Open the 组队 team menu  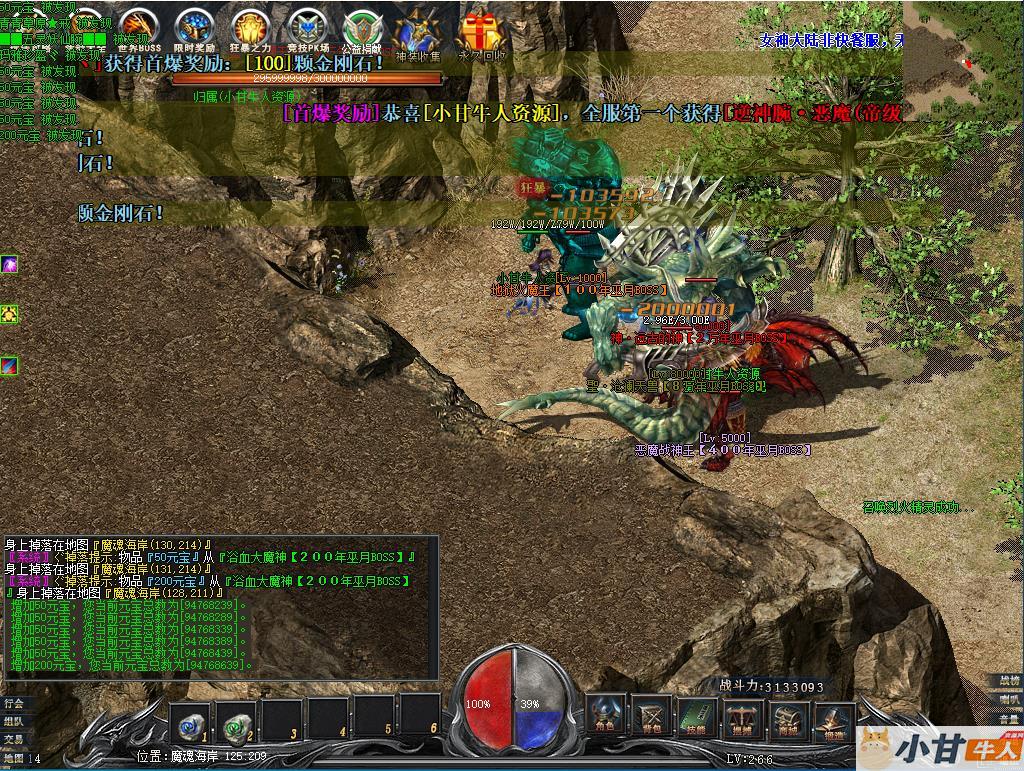[13, 721]
